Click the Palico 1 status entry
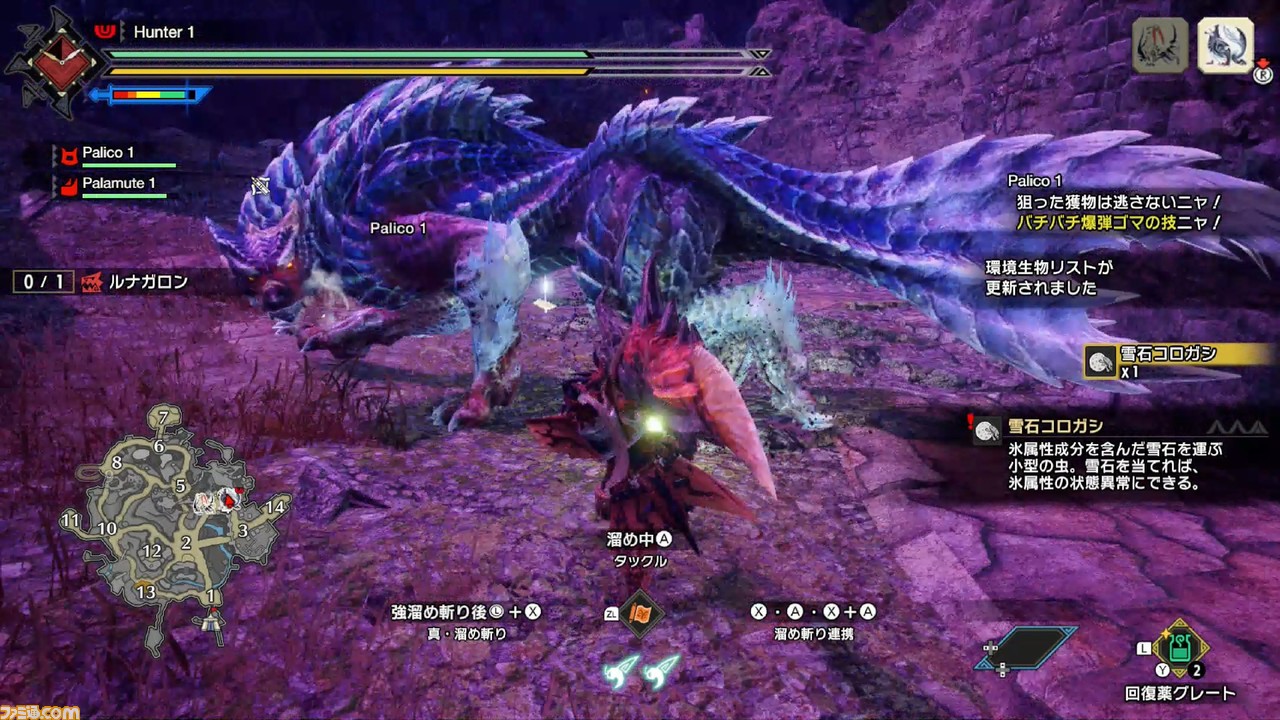This screenshot has height=720, width=1280. [110, 154]
